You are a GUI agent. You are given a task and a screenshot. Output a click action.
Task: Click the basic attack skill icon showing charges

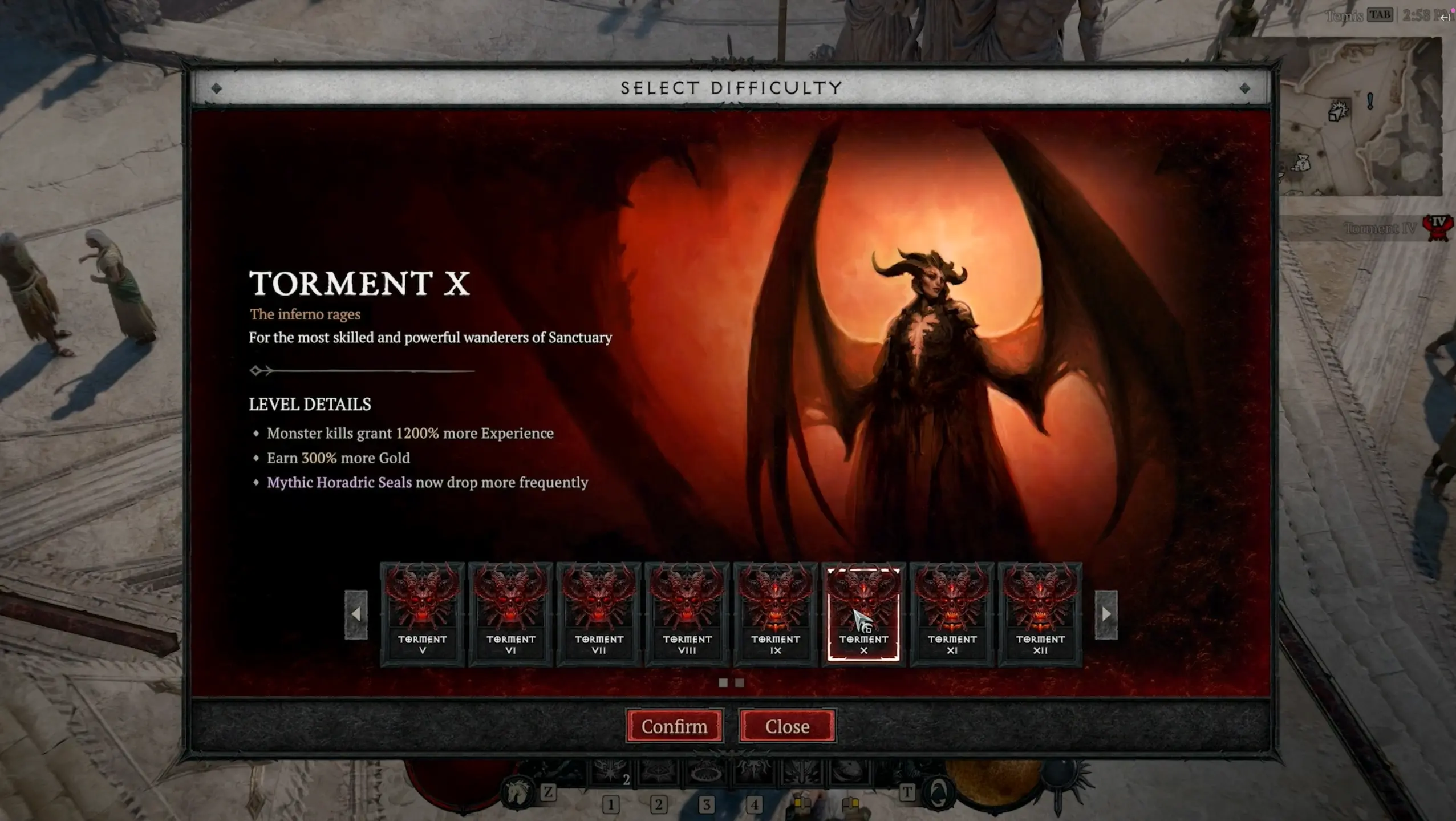(610, 773)
